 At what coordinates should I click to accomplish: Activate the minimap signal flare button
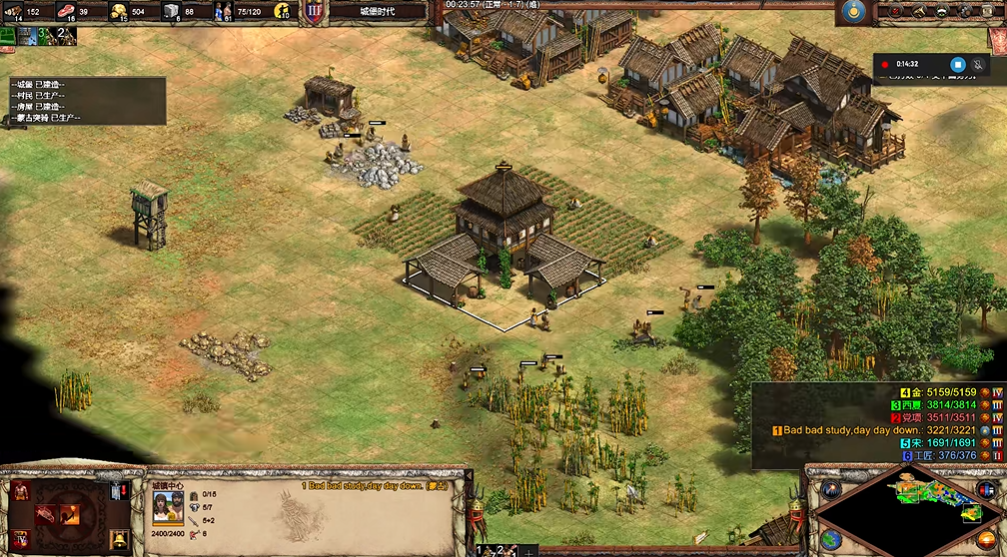point(830,489)
